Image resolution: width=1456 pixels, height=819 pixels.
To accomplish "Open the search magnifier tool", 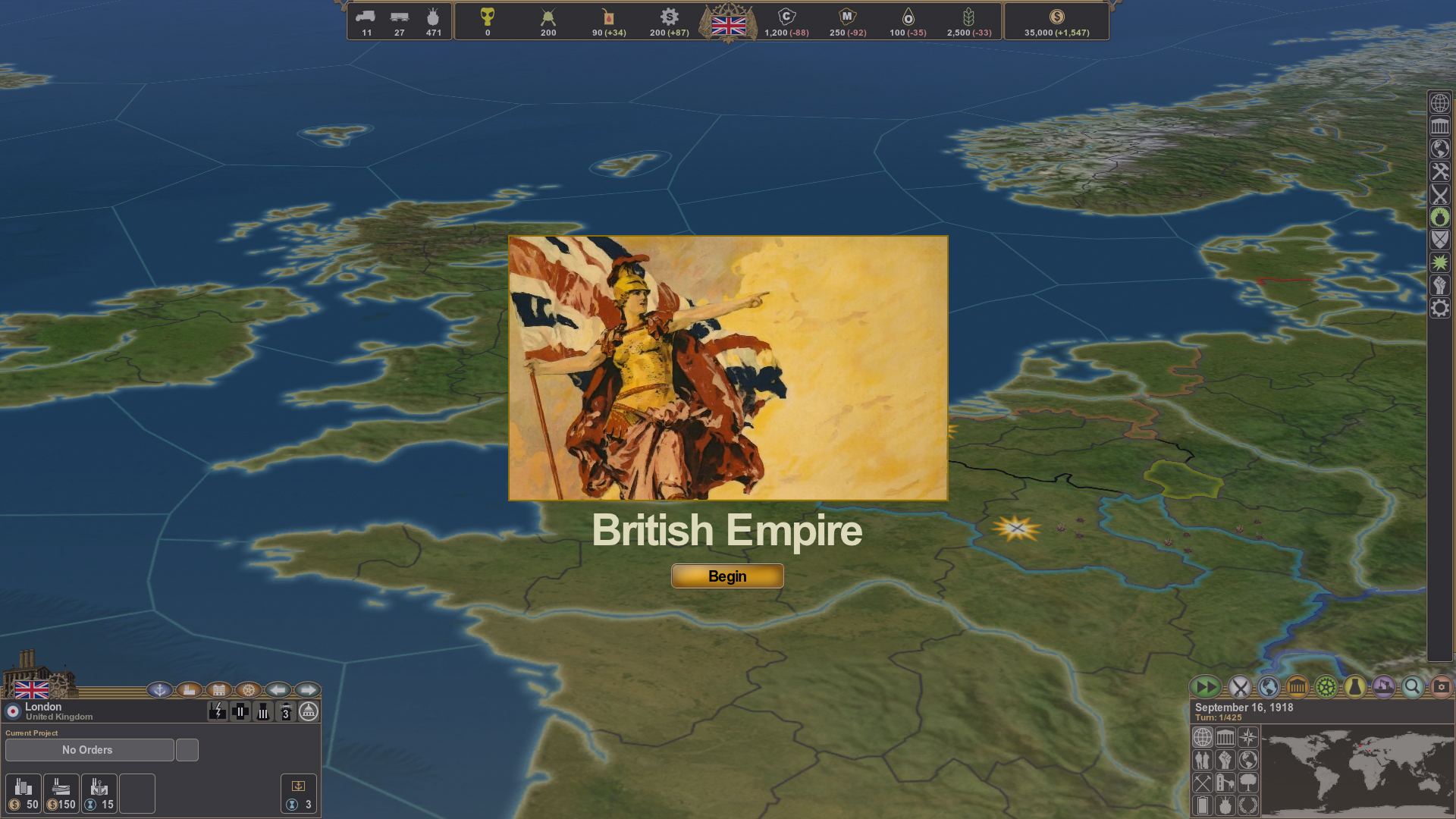I will [1412, 686].
